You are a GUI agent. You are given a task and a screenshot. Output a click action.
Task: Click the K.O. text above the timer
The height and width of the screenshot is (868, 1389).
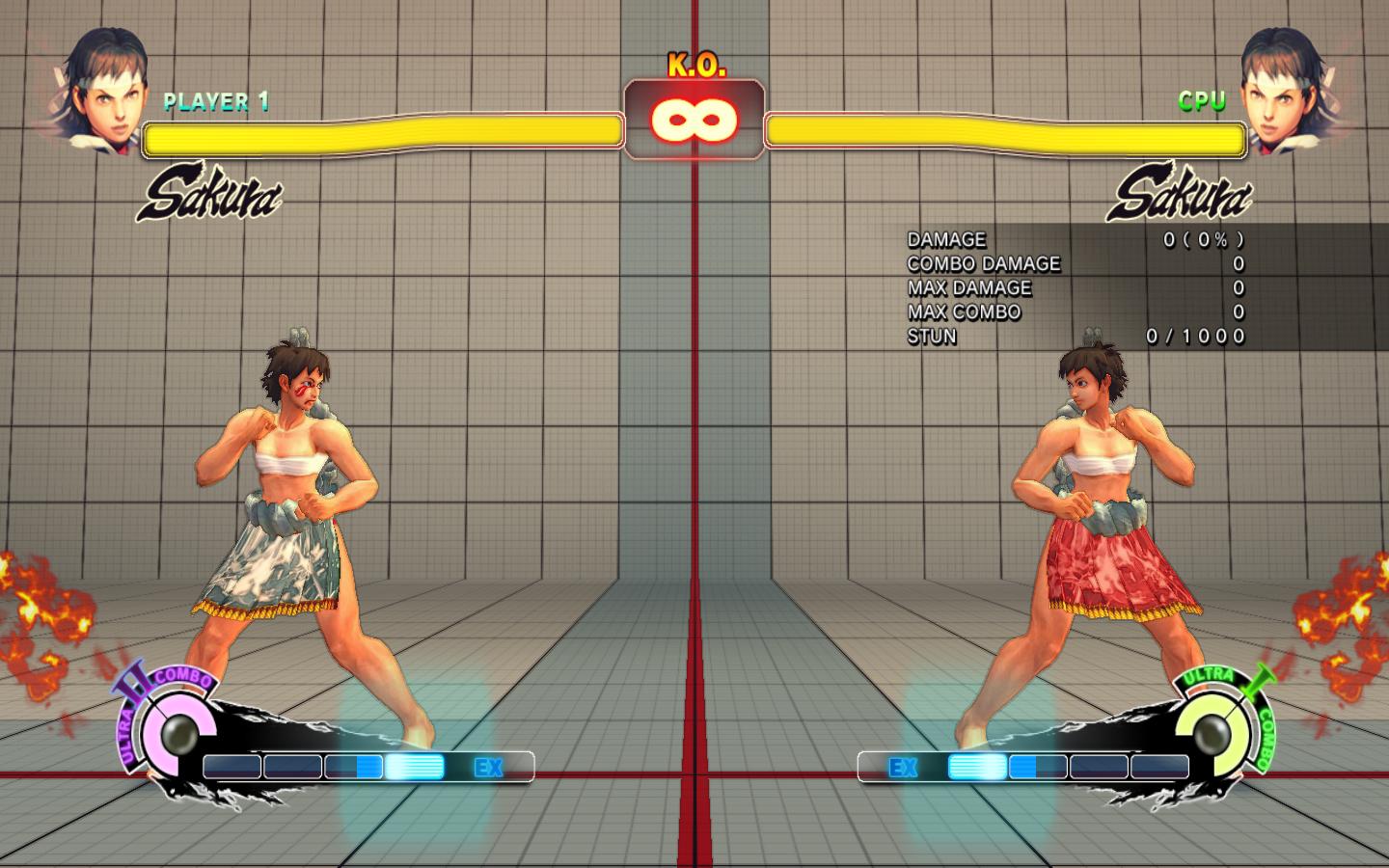[696, 65]
